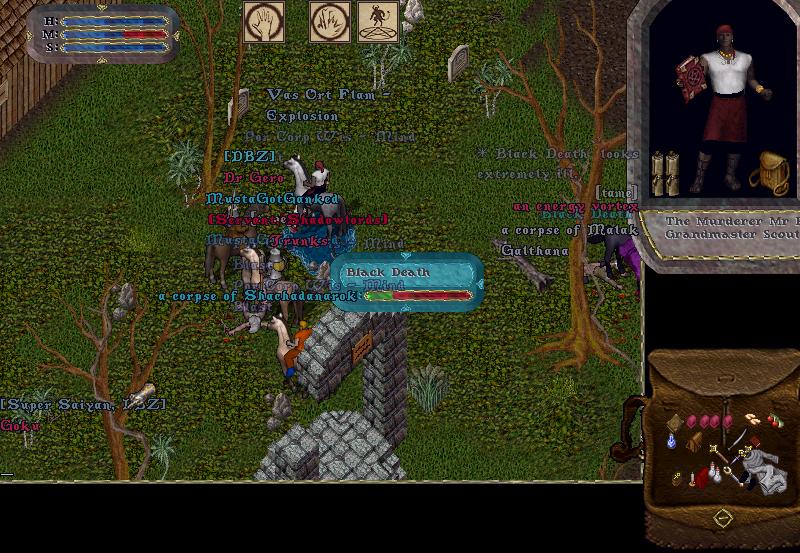Image resolution: width=800 pixels, height=553 pixels.
Task: Cast the open hand spell icon
Action: point(263,21)
